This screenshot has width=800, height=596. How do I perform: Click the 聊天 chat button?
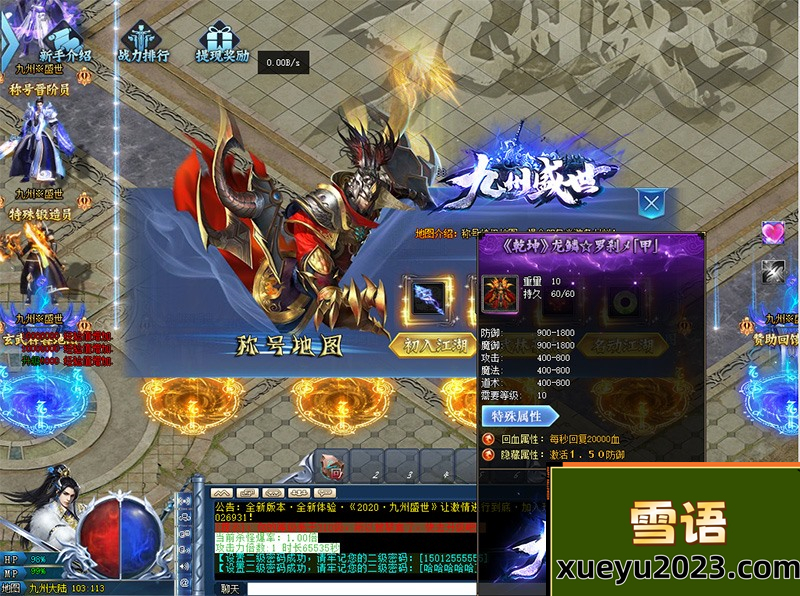(x=231, y=589)
